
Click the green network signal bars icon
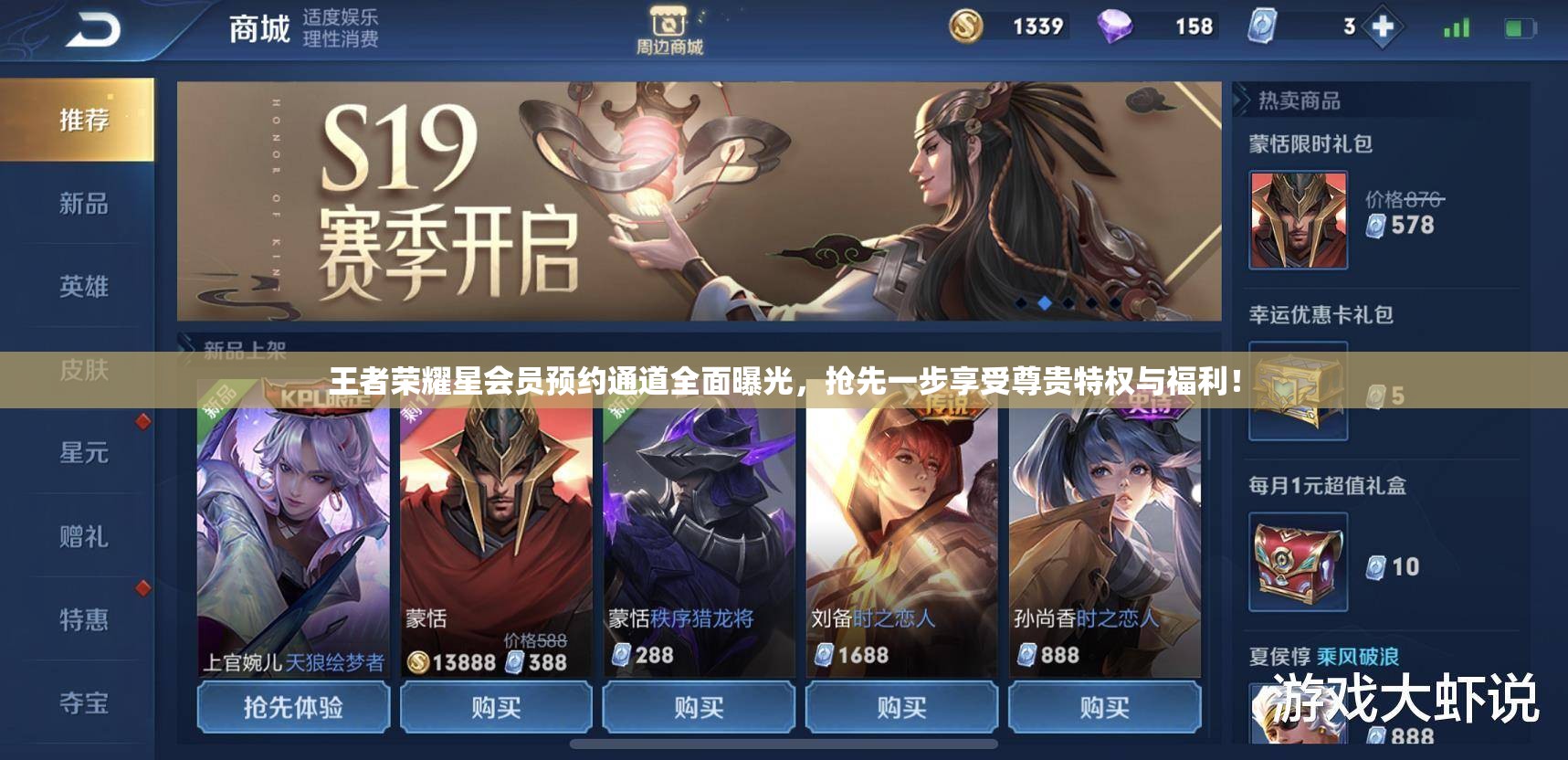(1457, 27)
